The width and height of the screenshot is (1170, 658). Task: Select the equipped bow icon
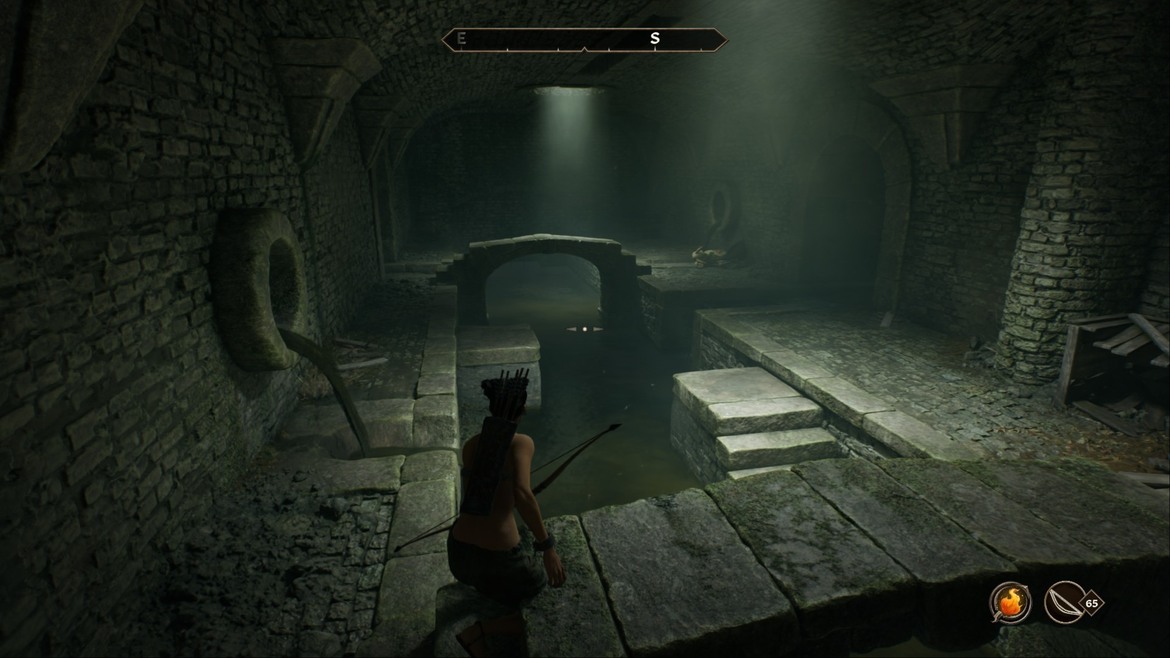point(1063,603)
